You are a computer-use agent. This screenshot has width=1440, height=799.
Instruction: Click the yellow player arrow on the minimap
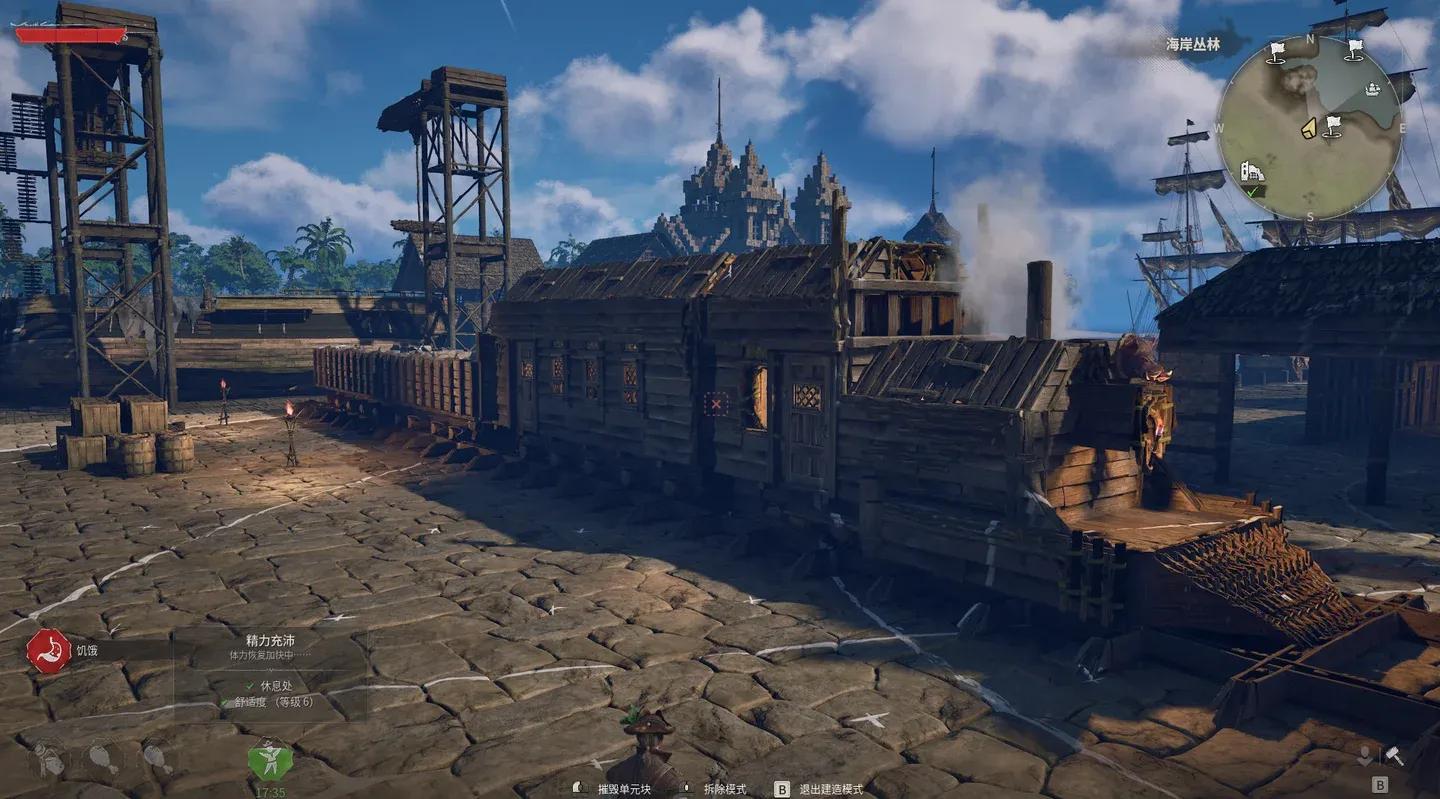1309,128
